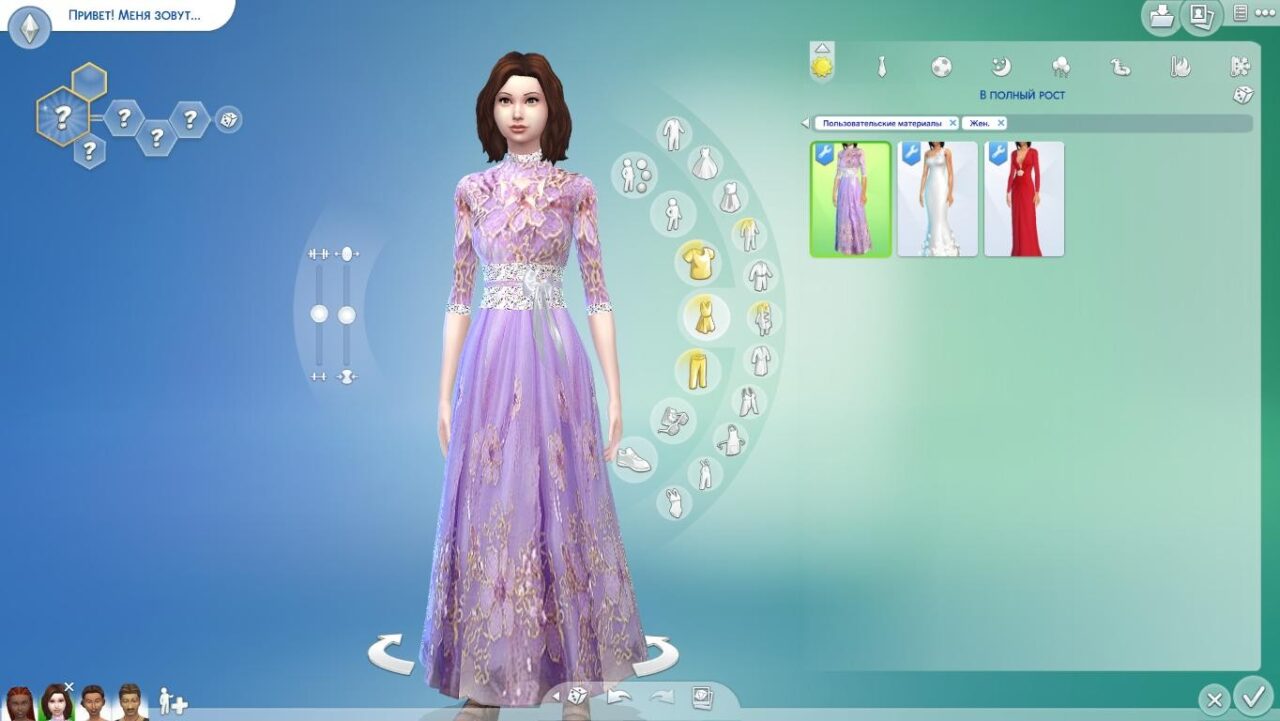This screenshot has height=721, width=1280.
Task: Add a new Sim to the household
Action: coord(172,702)
